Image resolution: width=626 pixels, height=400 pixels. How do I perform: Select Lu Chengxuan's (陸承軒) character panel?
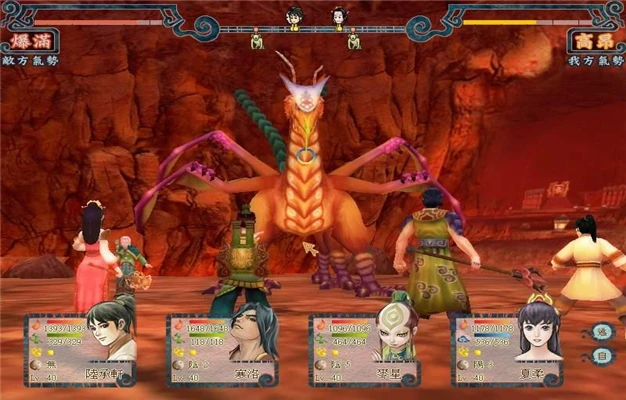coord(80,350)
